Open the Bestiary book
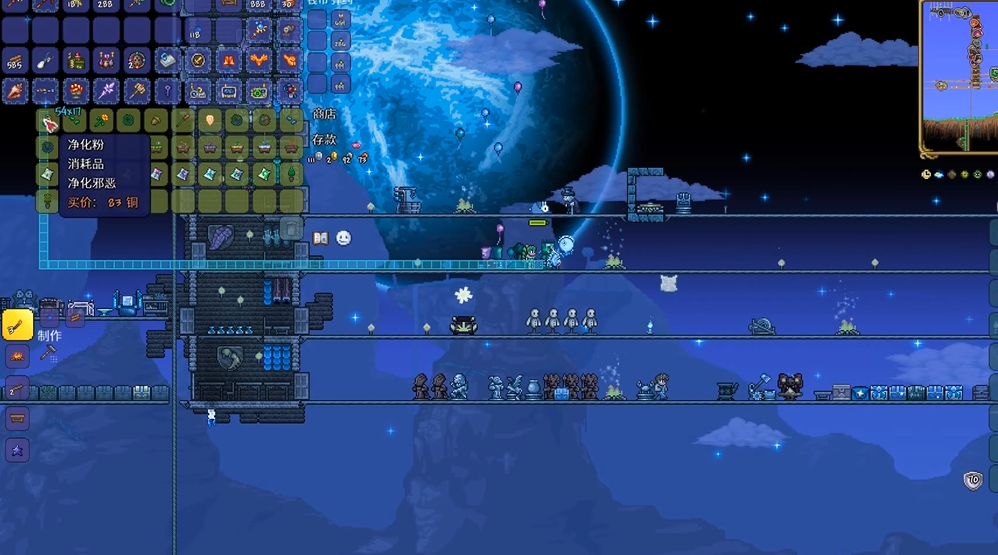This screenshot has height=555, width=998. pos(321,238)
